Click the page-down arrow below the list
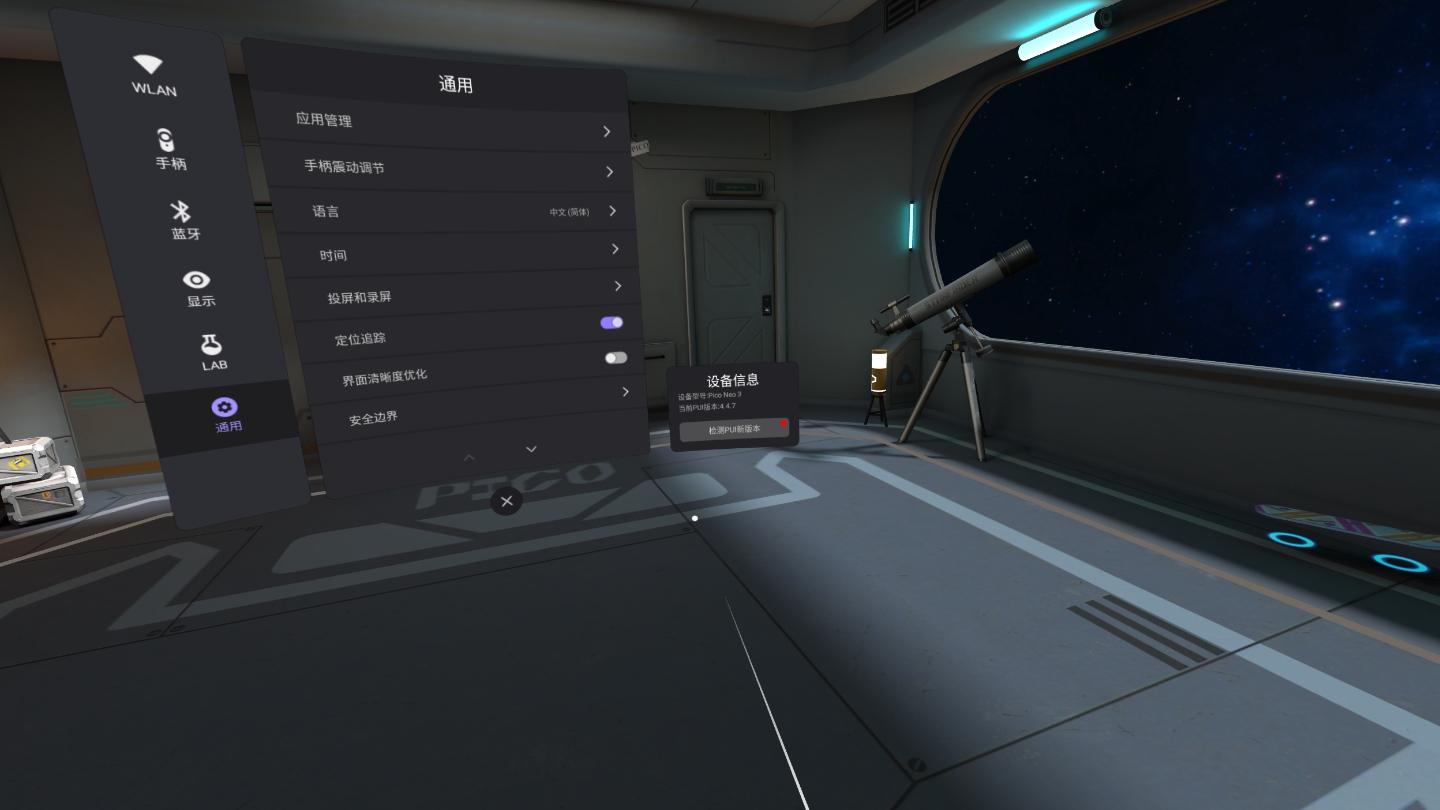 click(x=531, y=449)
